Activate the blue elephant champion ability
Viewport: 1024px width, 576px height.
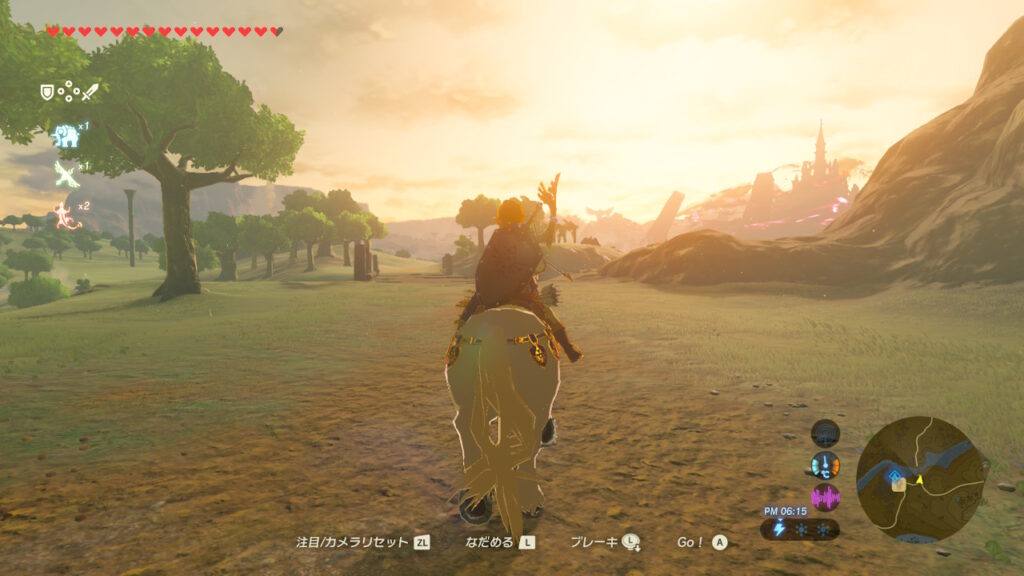coord(66,135)
